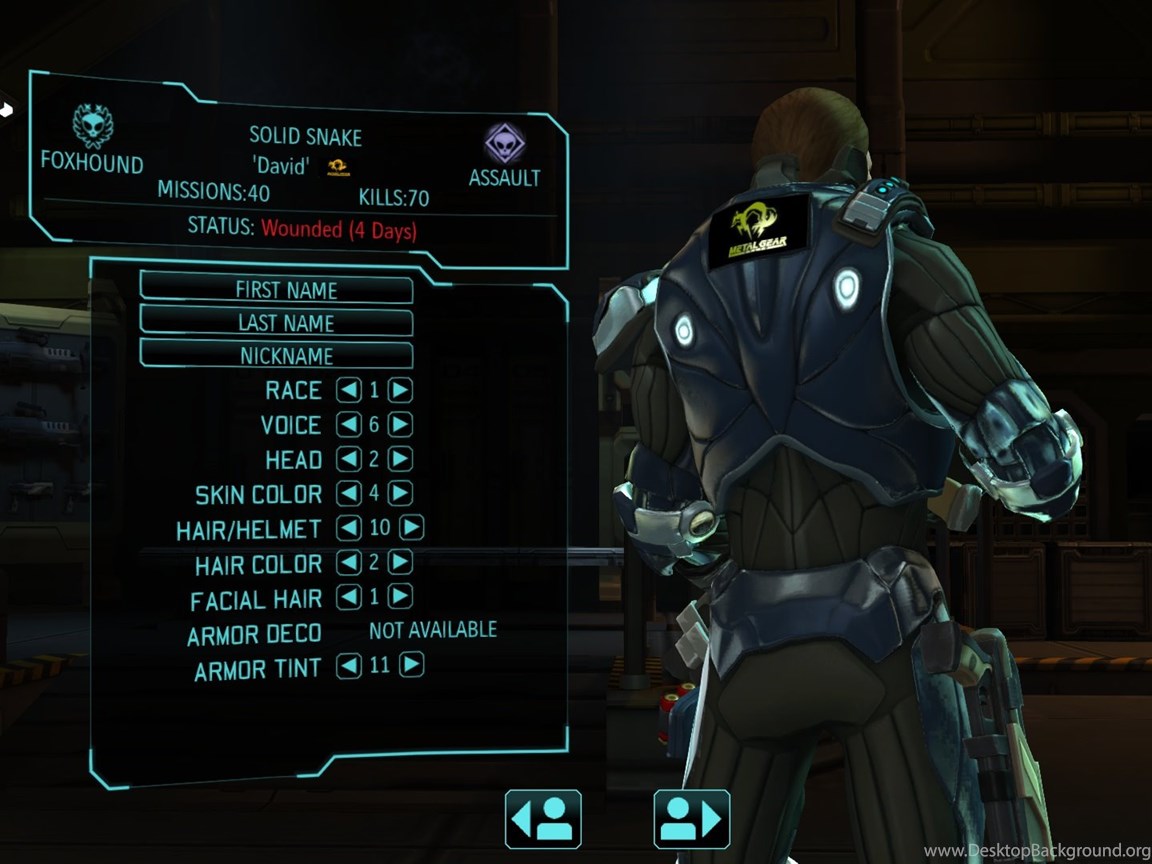This screenshot has width=1152, height=864.
Task: Switch to previous Head option
Action: point(349,459)
